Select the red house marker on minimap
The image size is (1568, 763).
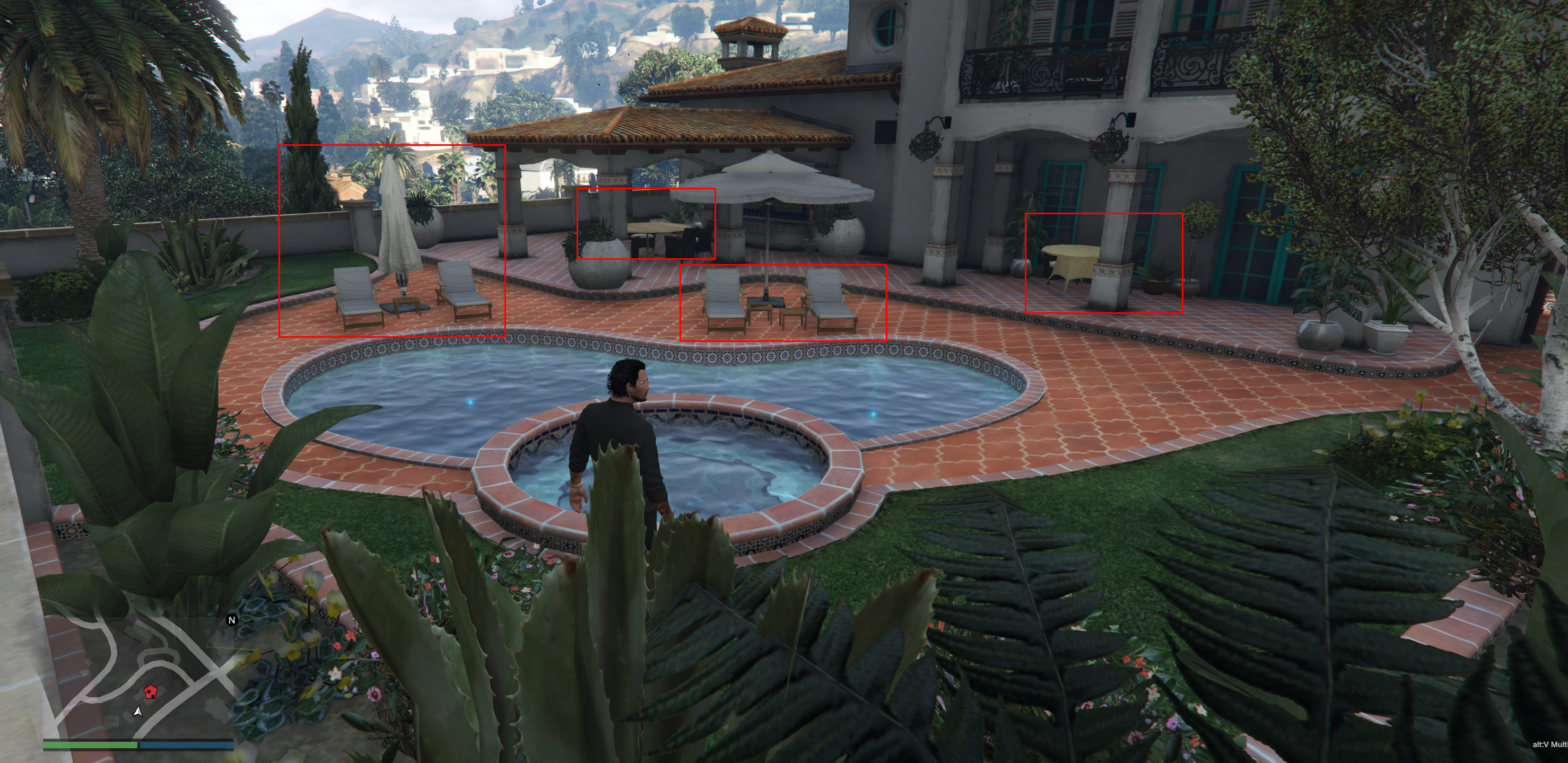click(150, 692)
